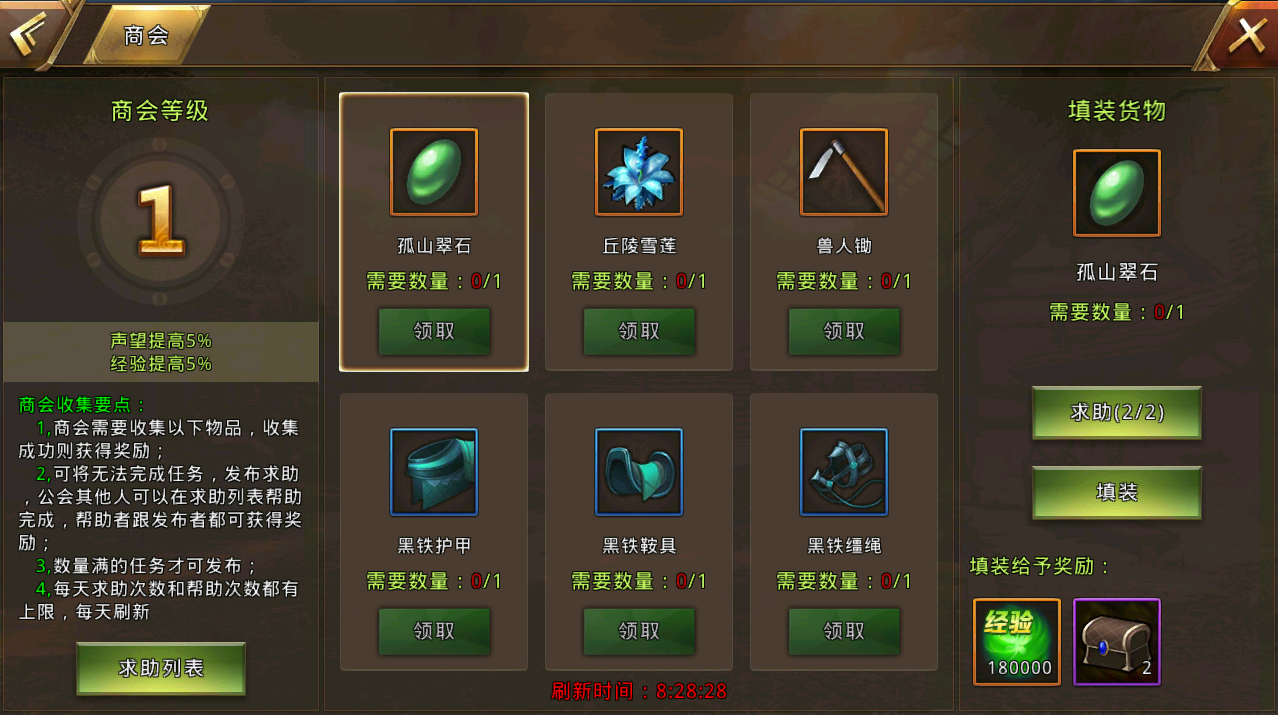Select the 商会 tab
The height and width of the screenshot is (715, 1278).
coord(146,36)
